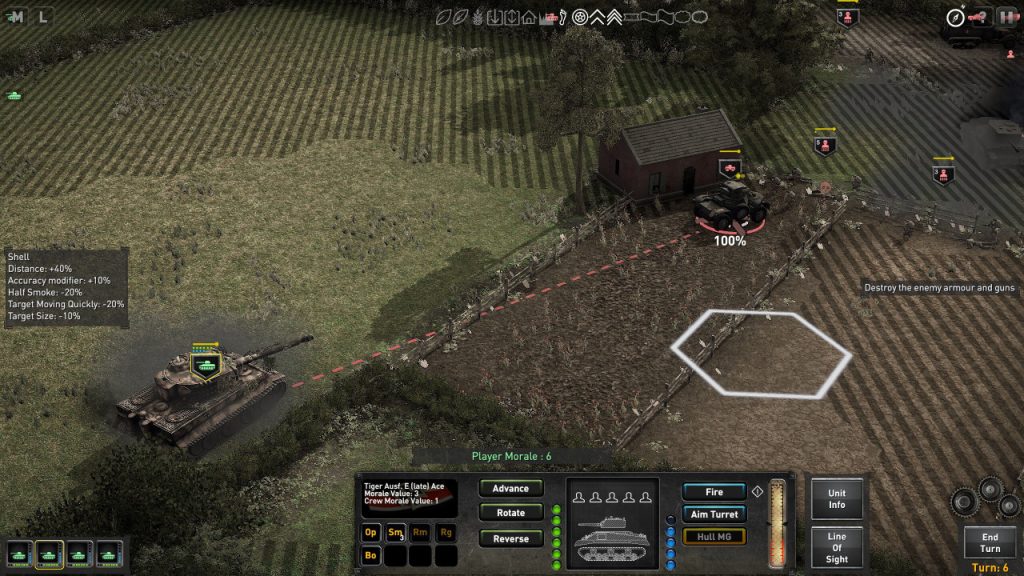Select the highlighted tank in the unit roster

click(49, 553)
